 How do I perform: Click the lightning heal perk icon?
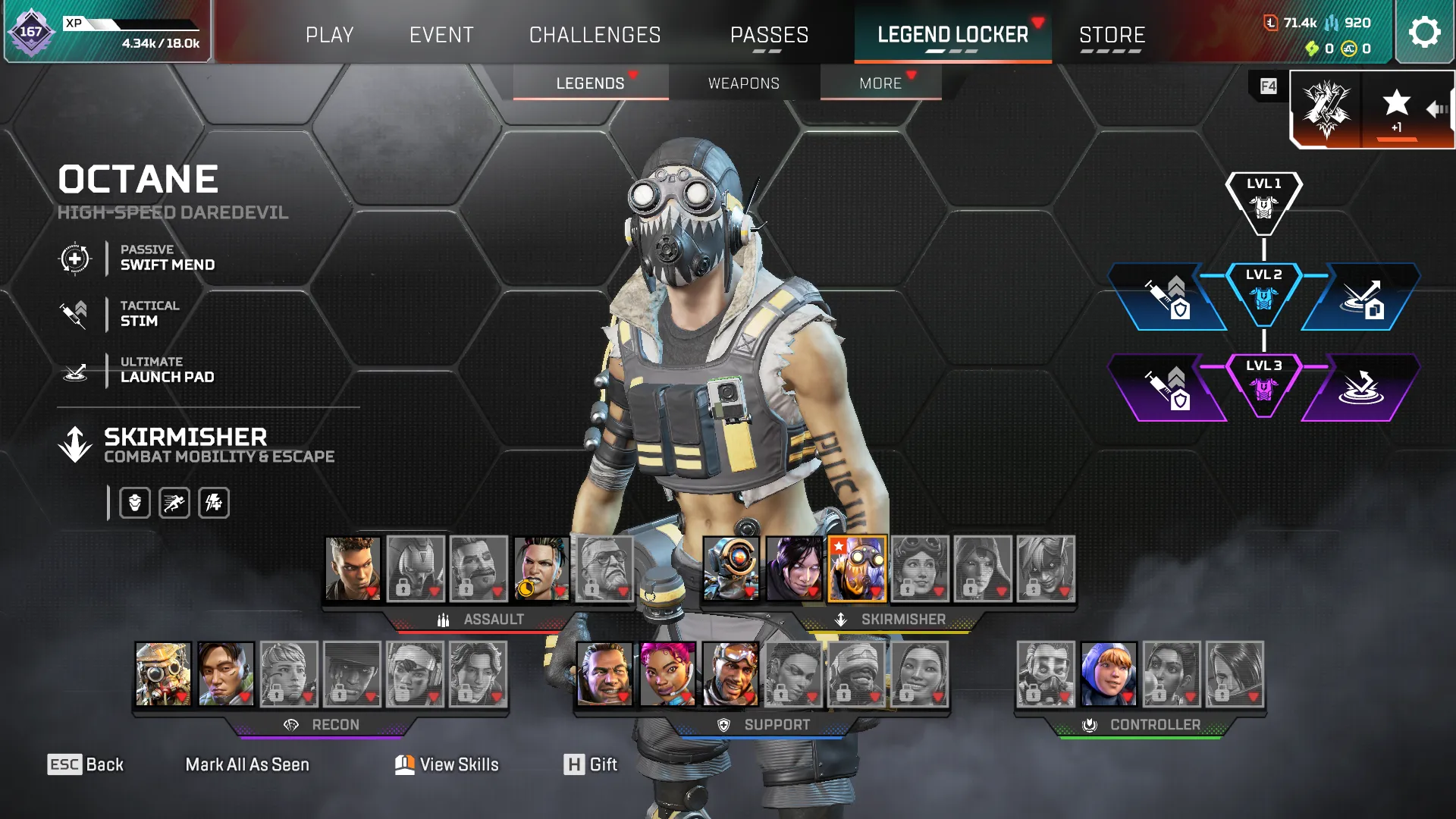pyautogui.click(x=214, y=502)
